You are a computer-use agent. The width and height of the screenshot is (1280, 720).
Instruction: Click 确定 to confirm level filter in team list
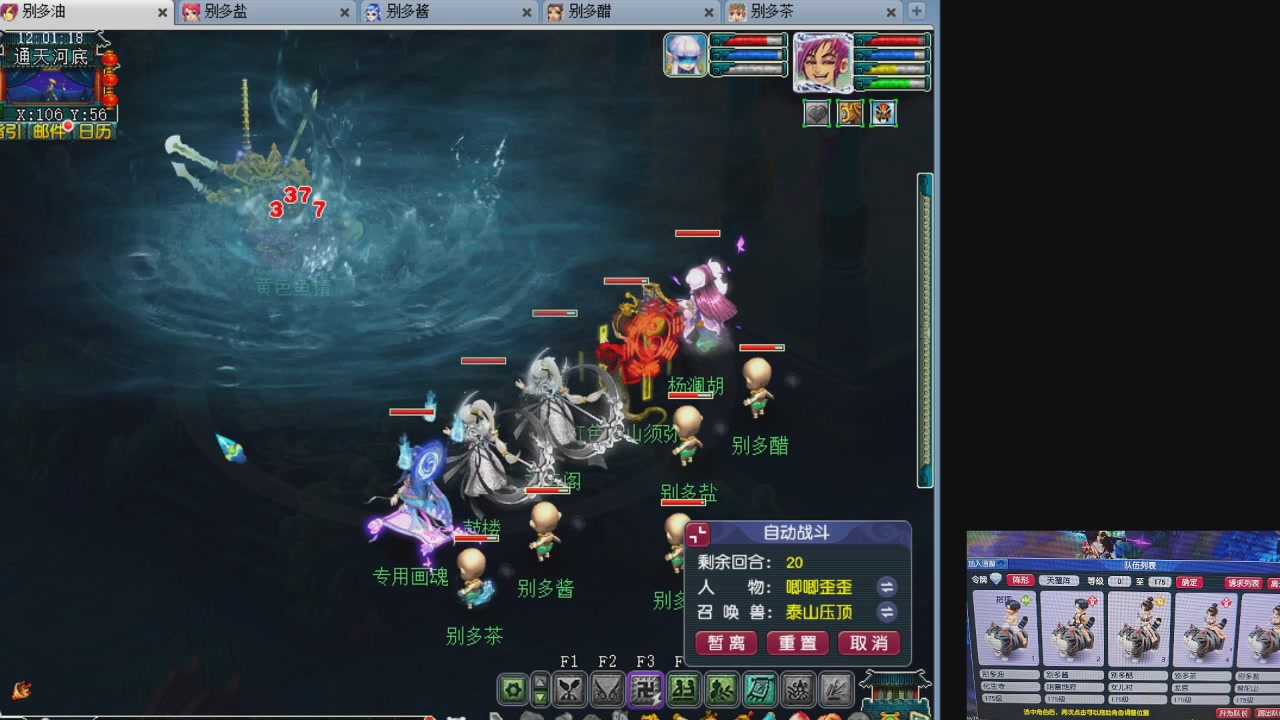tap(1189, 582)
